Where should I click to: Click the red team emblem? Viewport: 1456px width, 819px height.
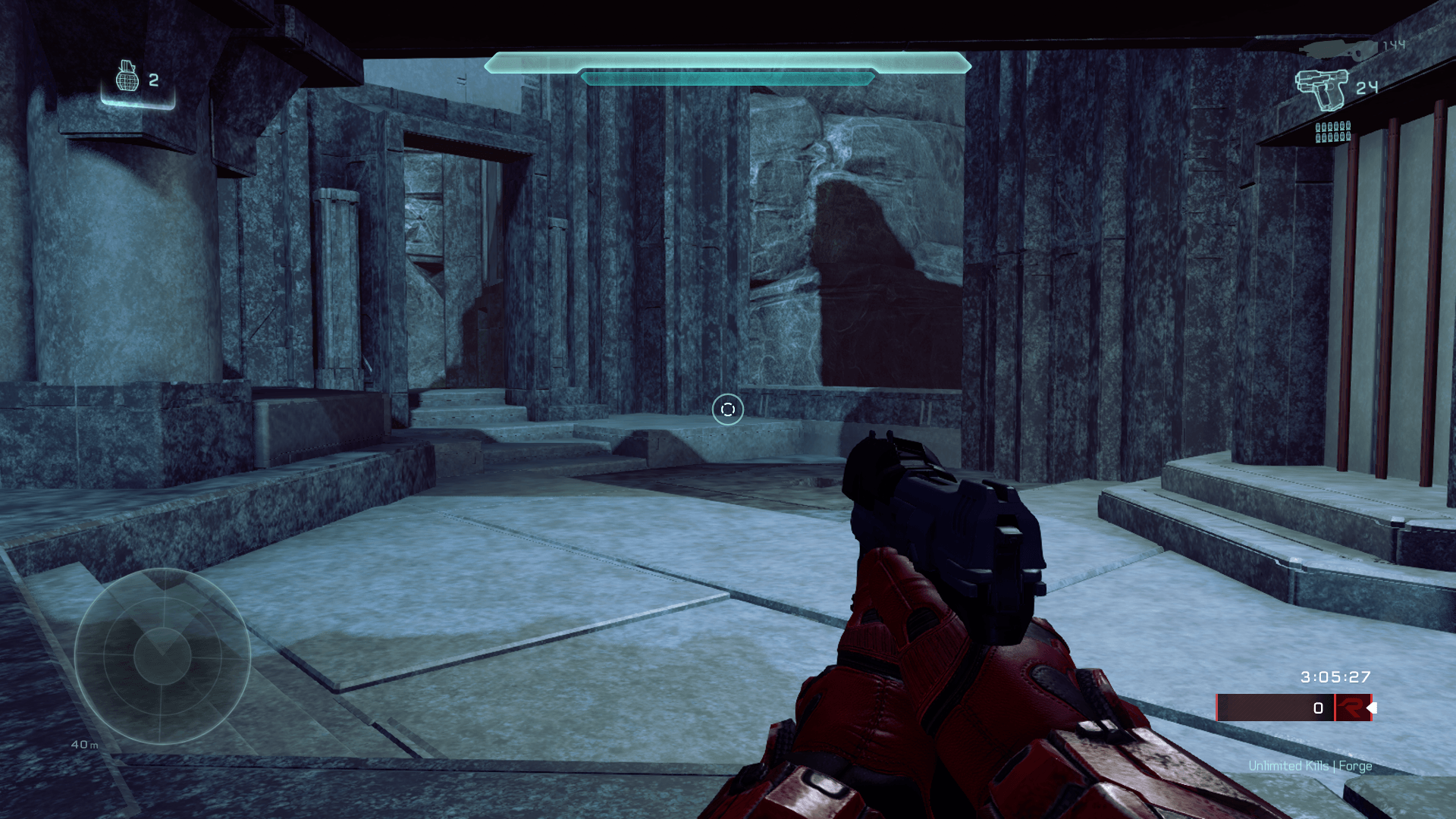click(1351, 708)
